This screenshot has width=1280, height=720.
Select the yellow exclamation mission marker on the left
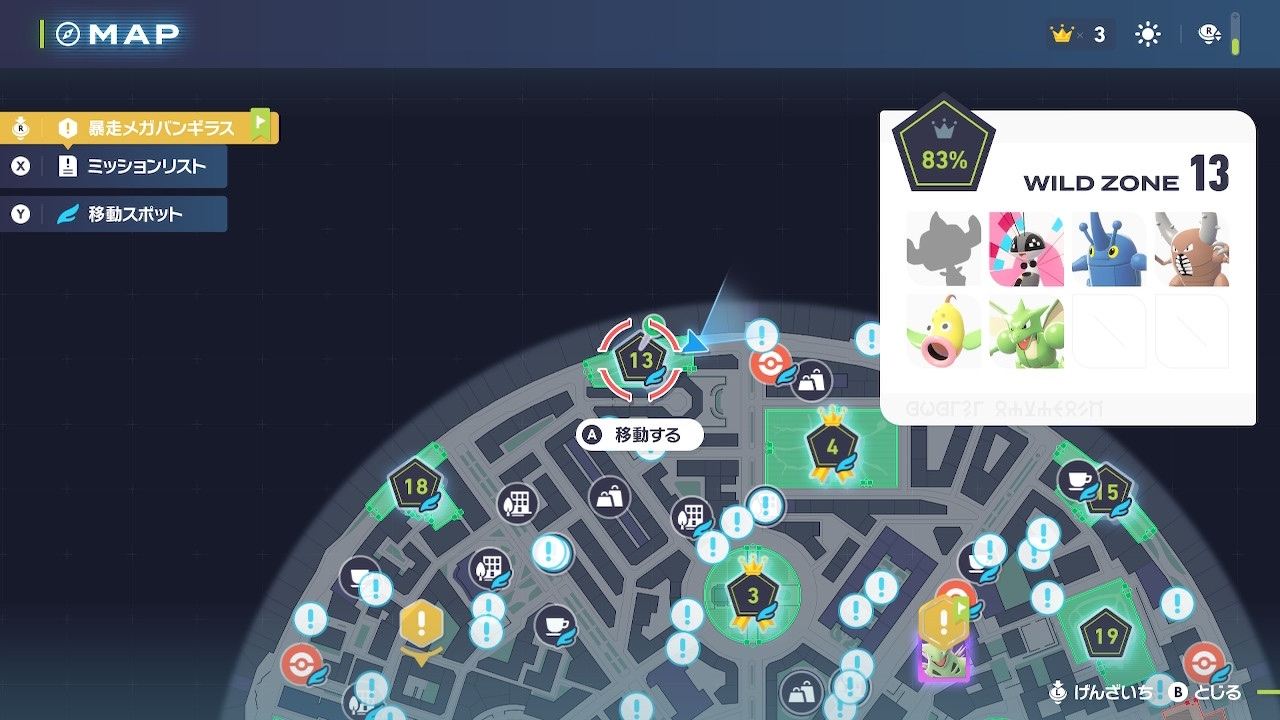pos(421,626)
